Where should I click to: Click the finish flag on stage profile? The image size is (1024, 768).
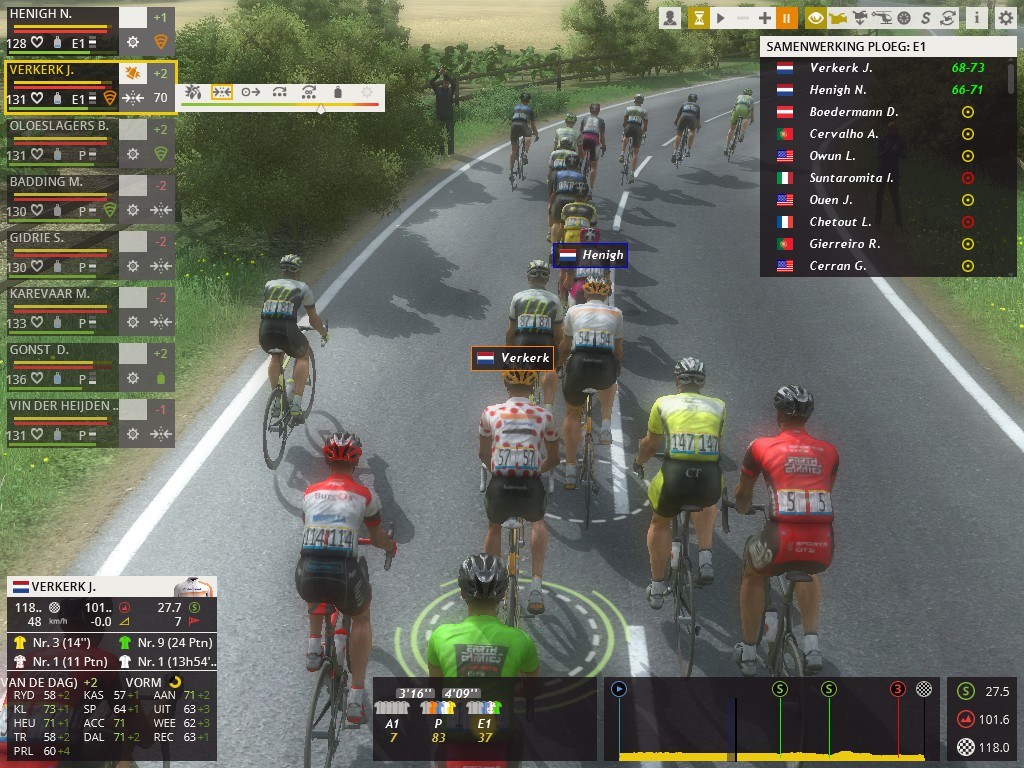pyautogui.click(x=924, y=689)
